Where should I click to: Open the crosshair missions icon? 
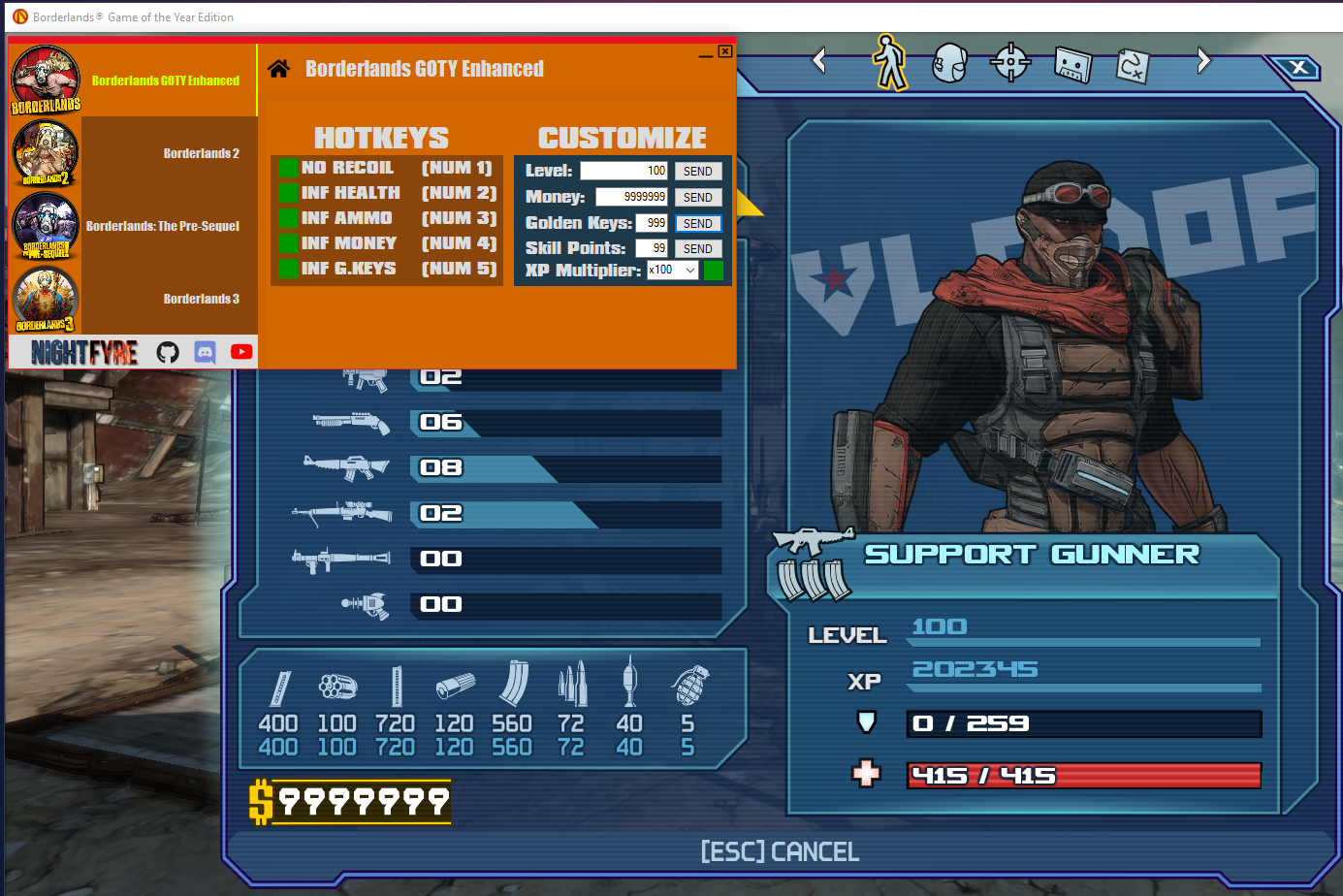click(1010, 61)
